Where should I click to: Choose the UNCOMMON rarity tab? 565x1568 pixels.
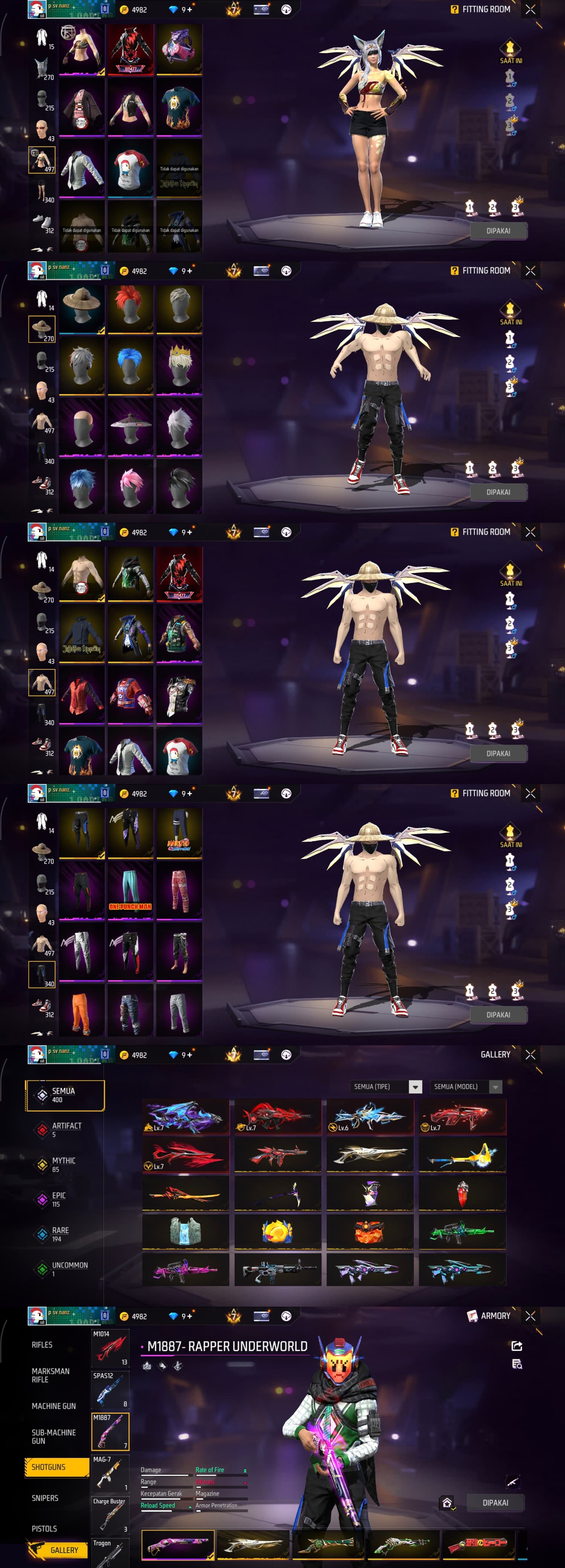(69, 1268)
